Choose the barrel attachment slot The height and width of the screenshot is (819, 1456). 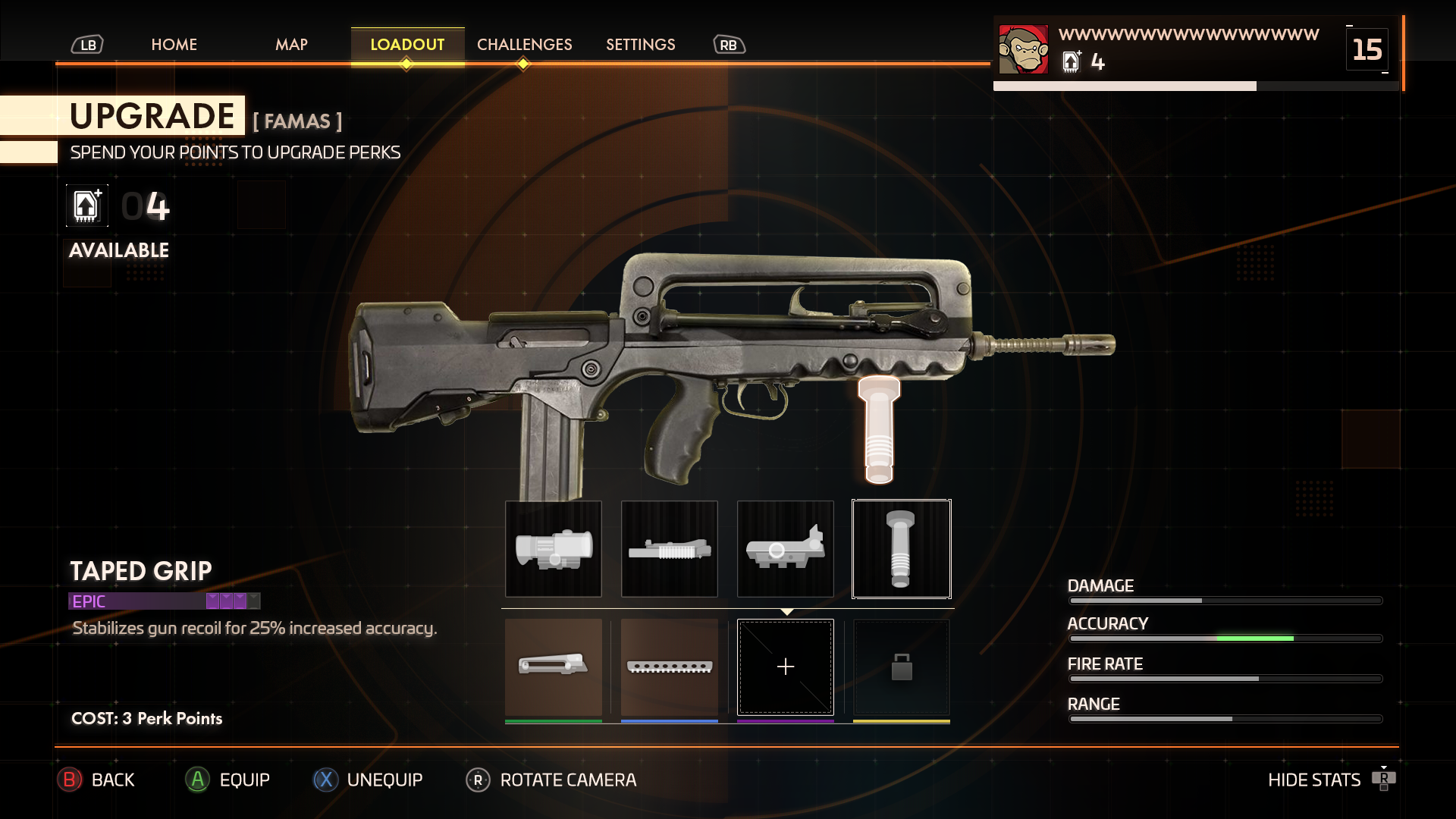[670, 548]
